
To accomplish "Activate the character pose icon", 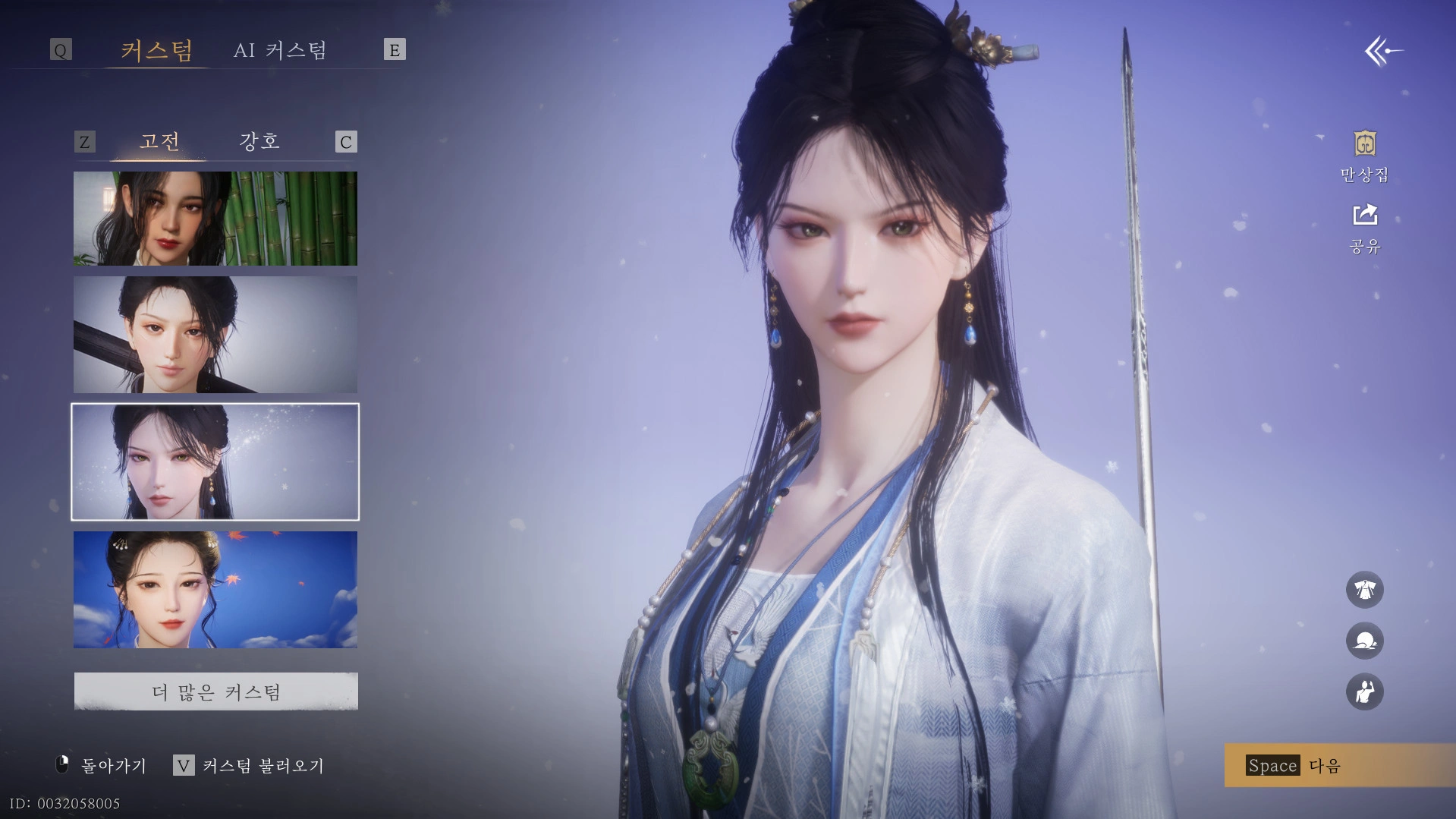I will [x=1364, y=692].
